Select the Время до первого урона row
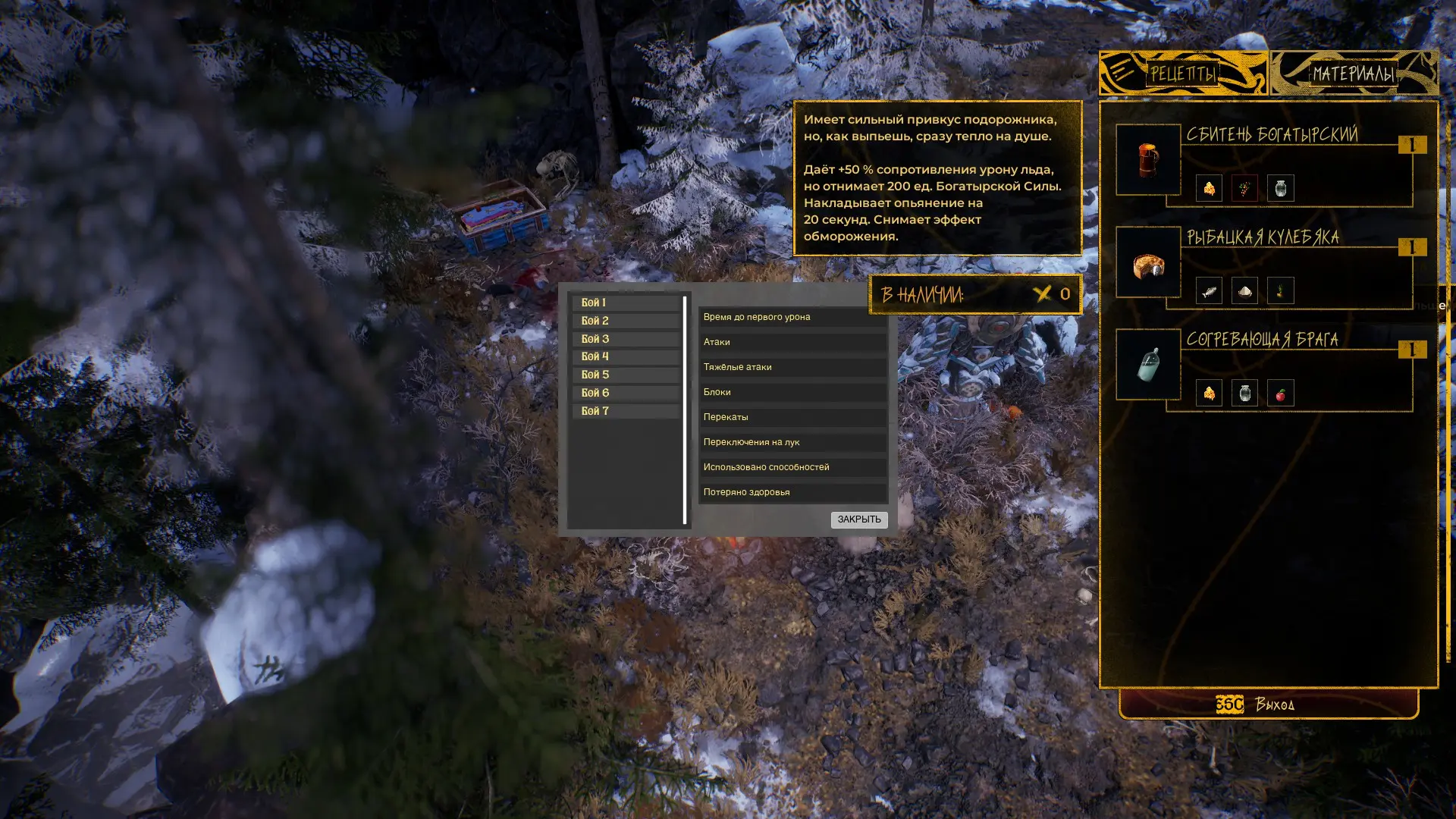The image size is (1456, 819). point(792,317)
